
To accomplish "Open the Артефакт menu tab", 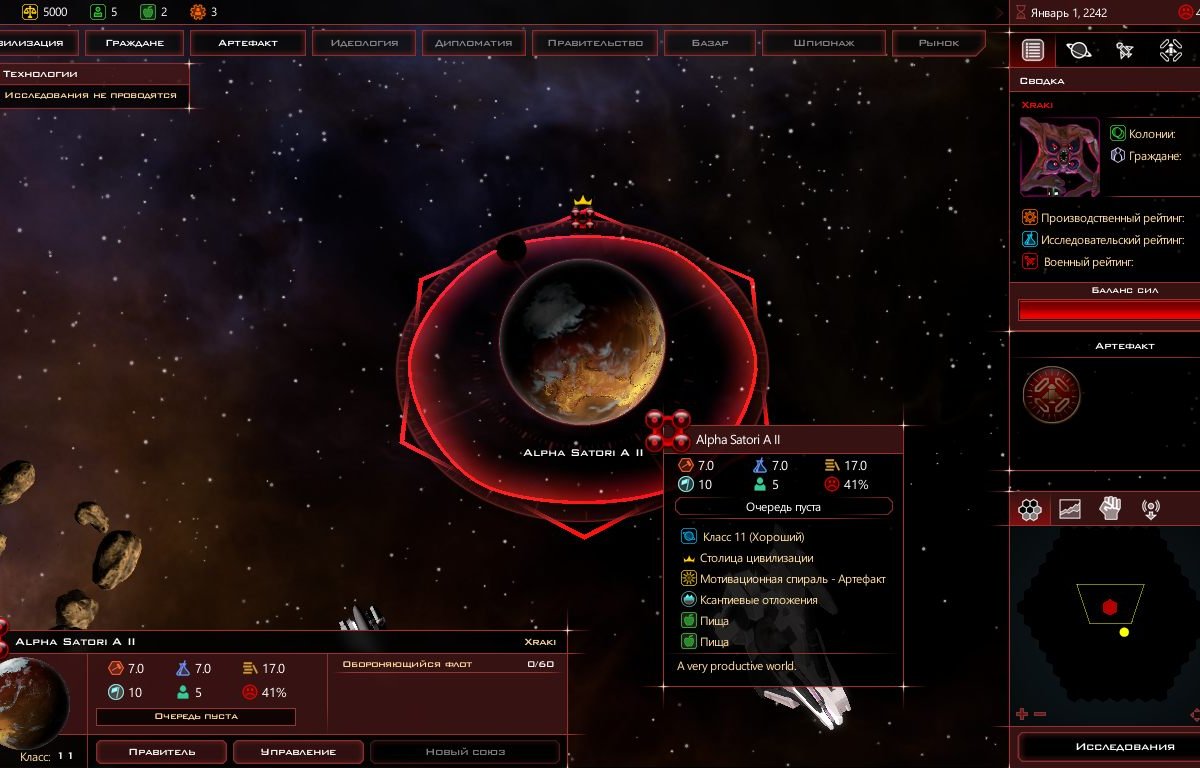I will (x=248, y=43).
